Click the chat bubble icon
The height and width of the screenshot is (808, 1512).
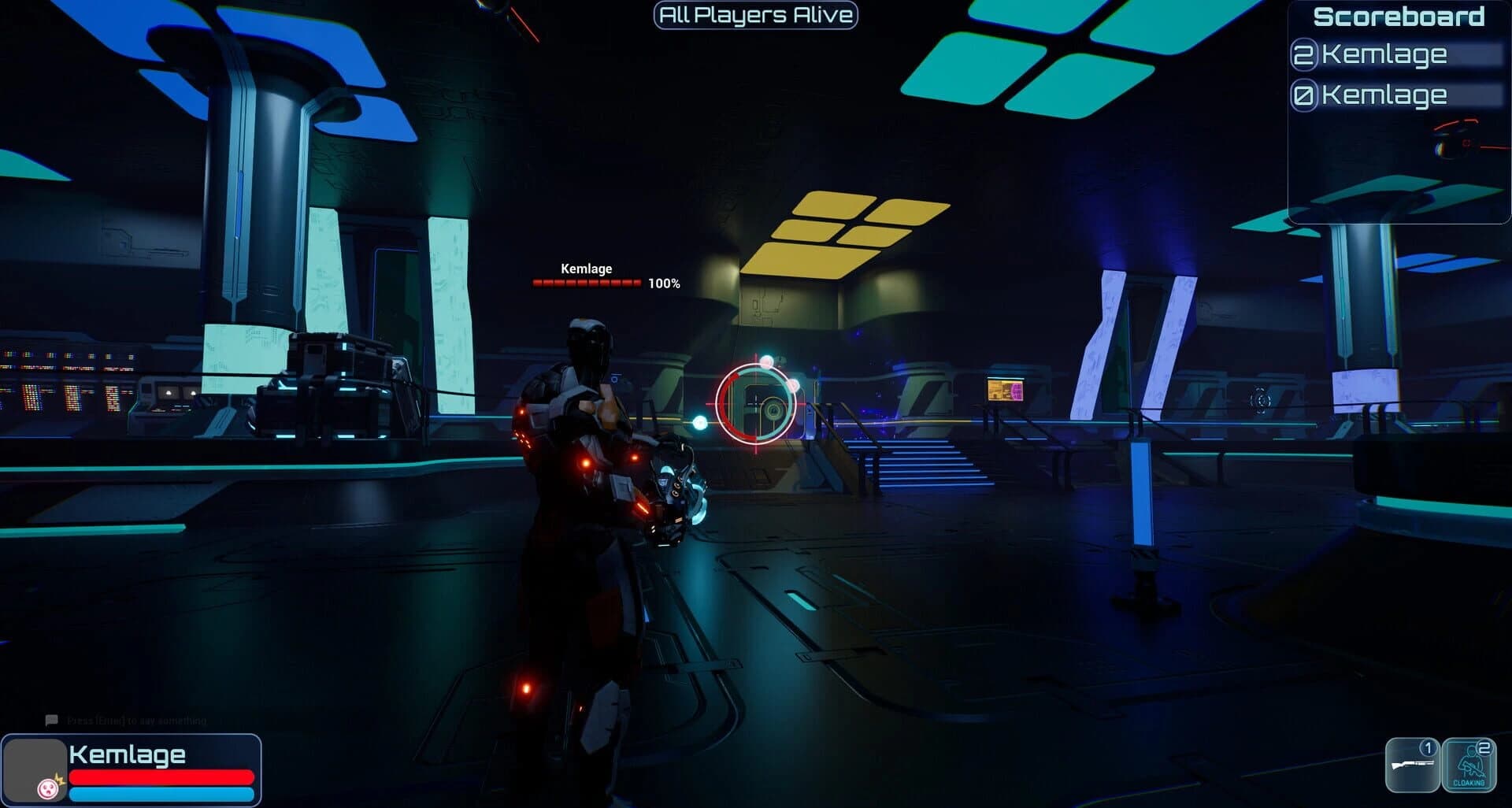pyautogui.click(x=52, y=720)
